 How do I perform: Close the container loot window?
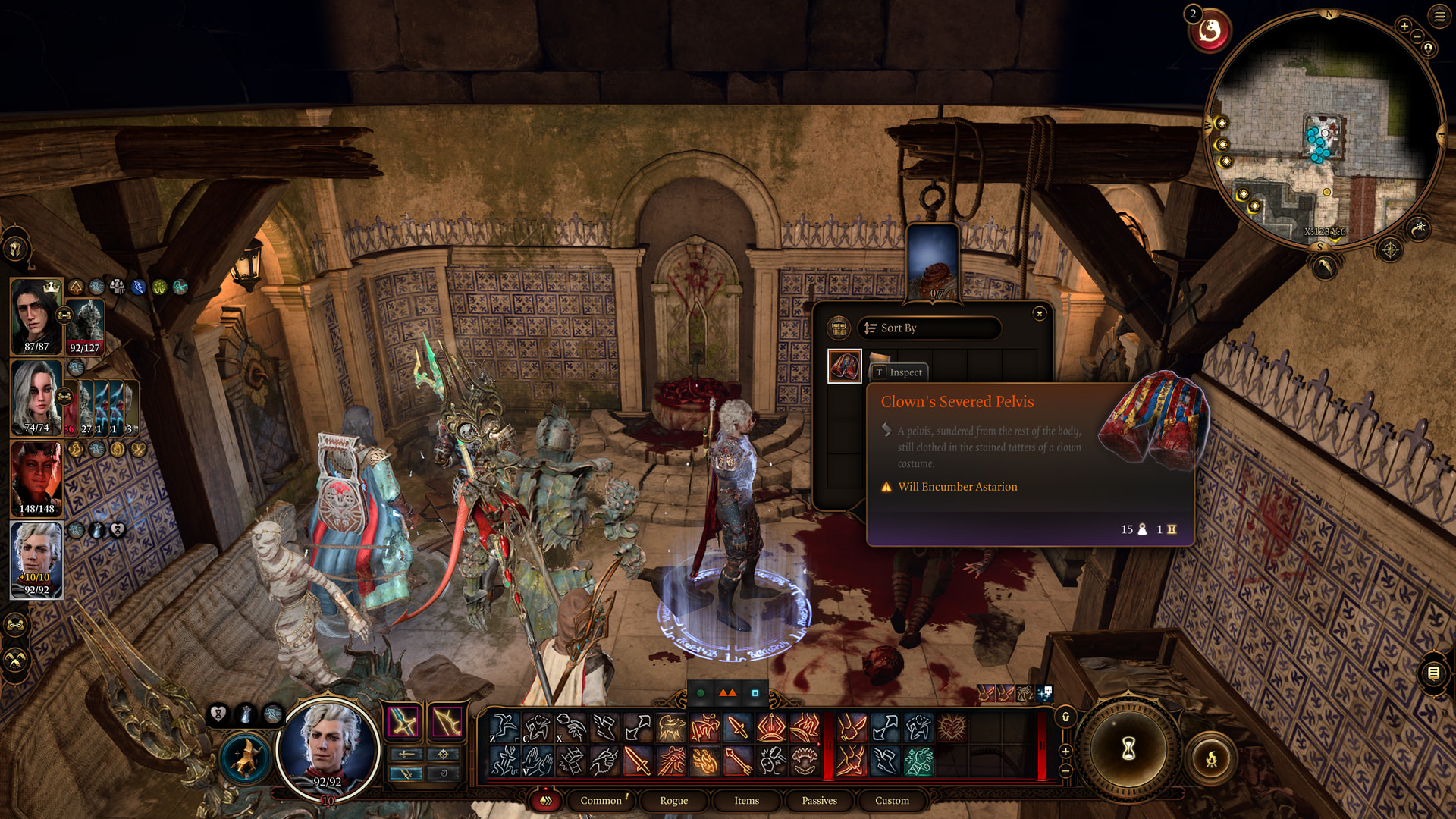[x=1040, y=313]
